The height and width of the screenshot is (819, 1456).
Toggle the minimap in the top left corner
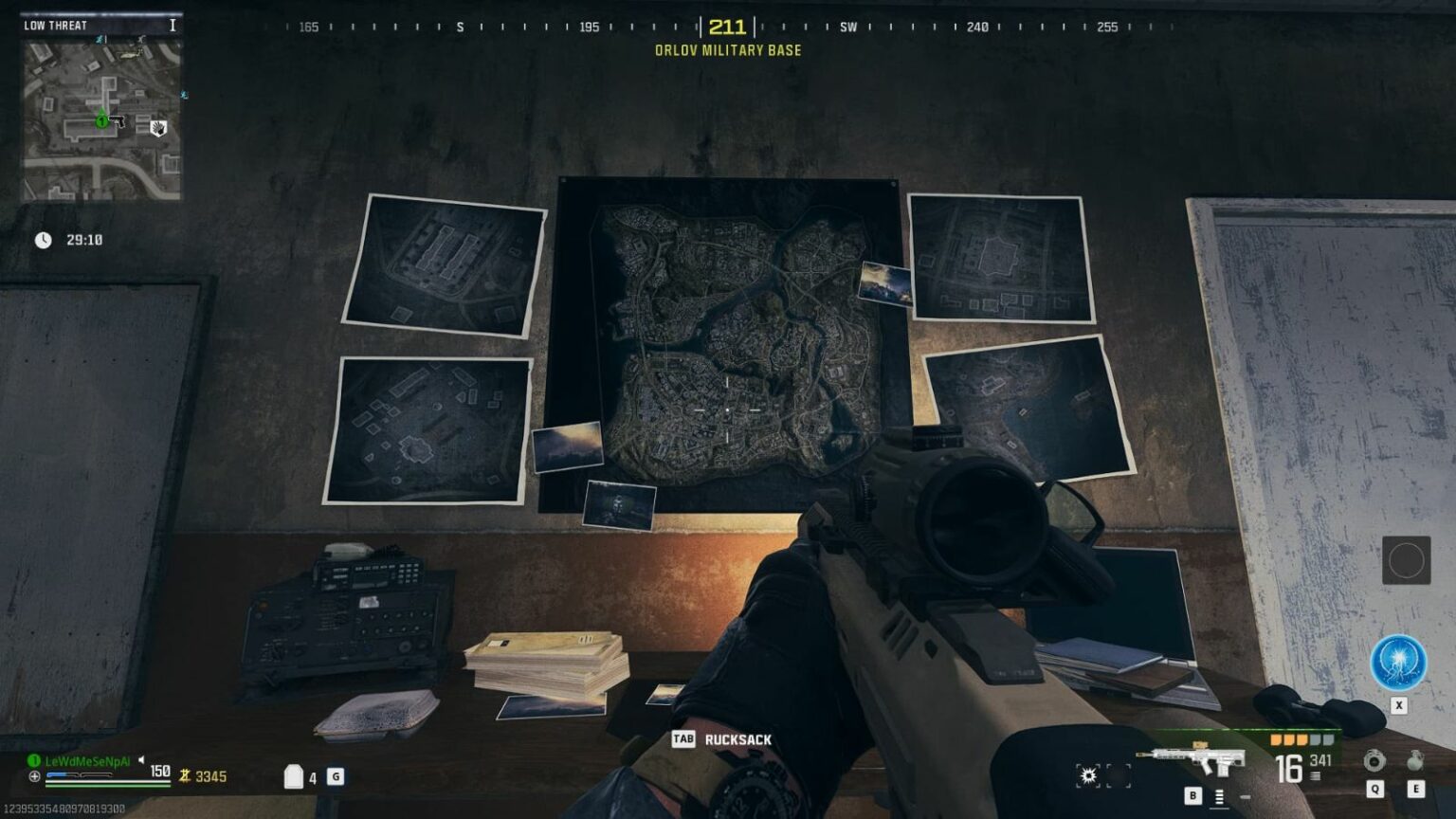[x=100, y=120]
